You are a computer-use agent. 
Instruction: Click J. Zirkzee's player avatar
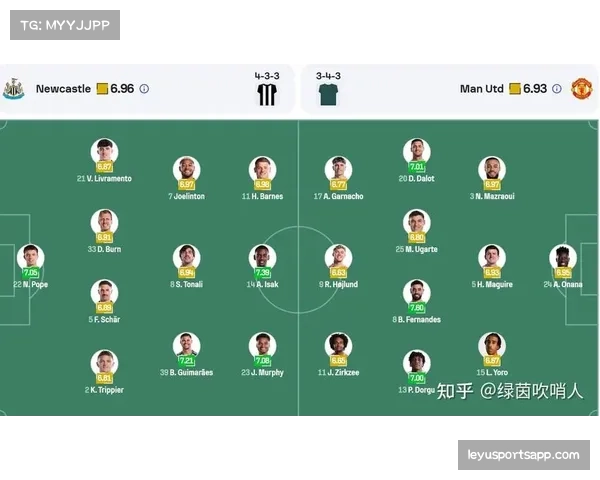(338, 346)
